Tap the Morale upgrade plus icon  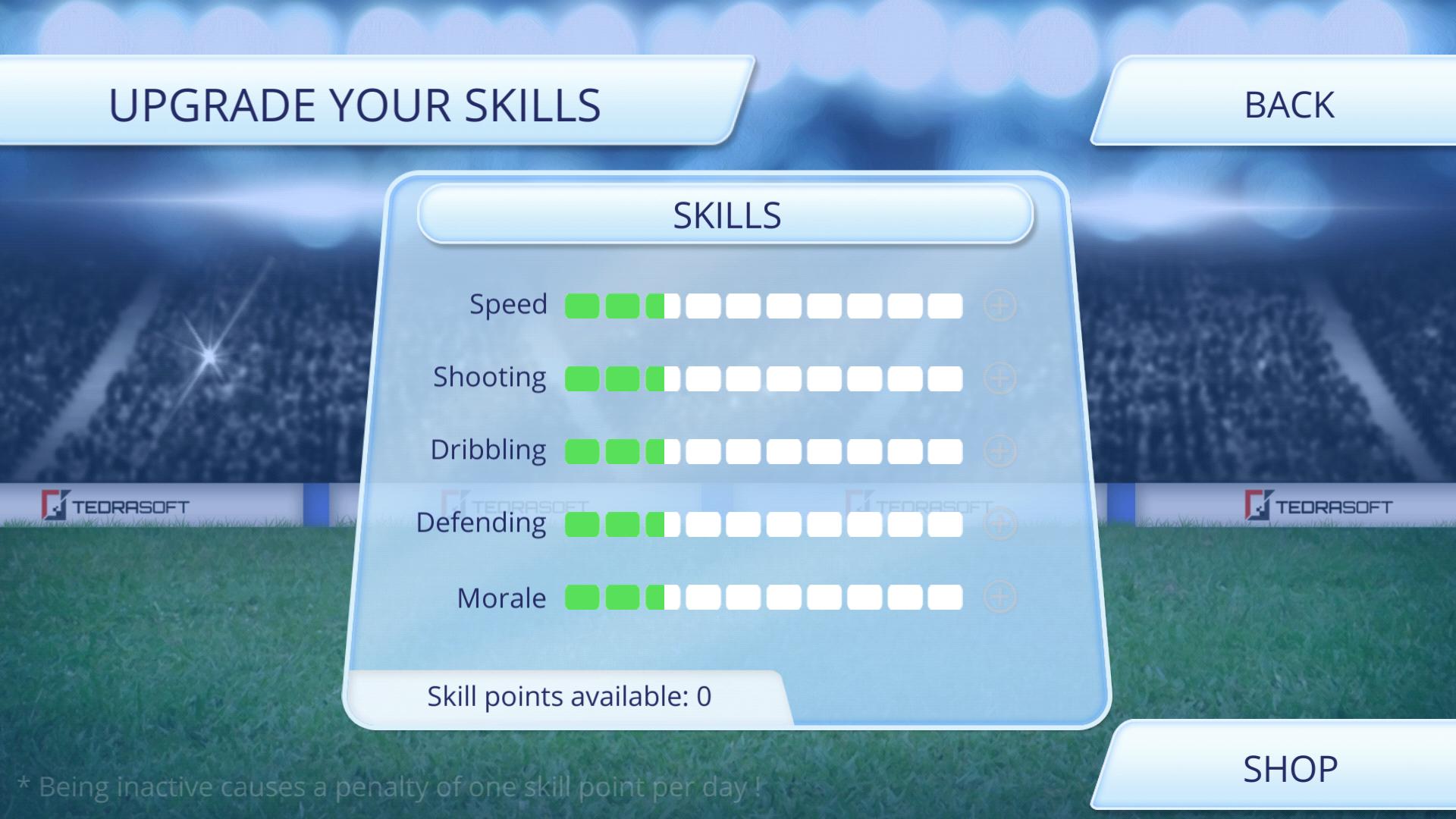point(999,598)
